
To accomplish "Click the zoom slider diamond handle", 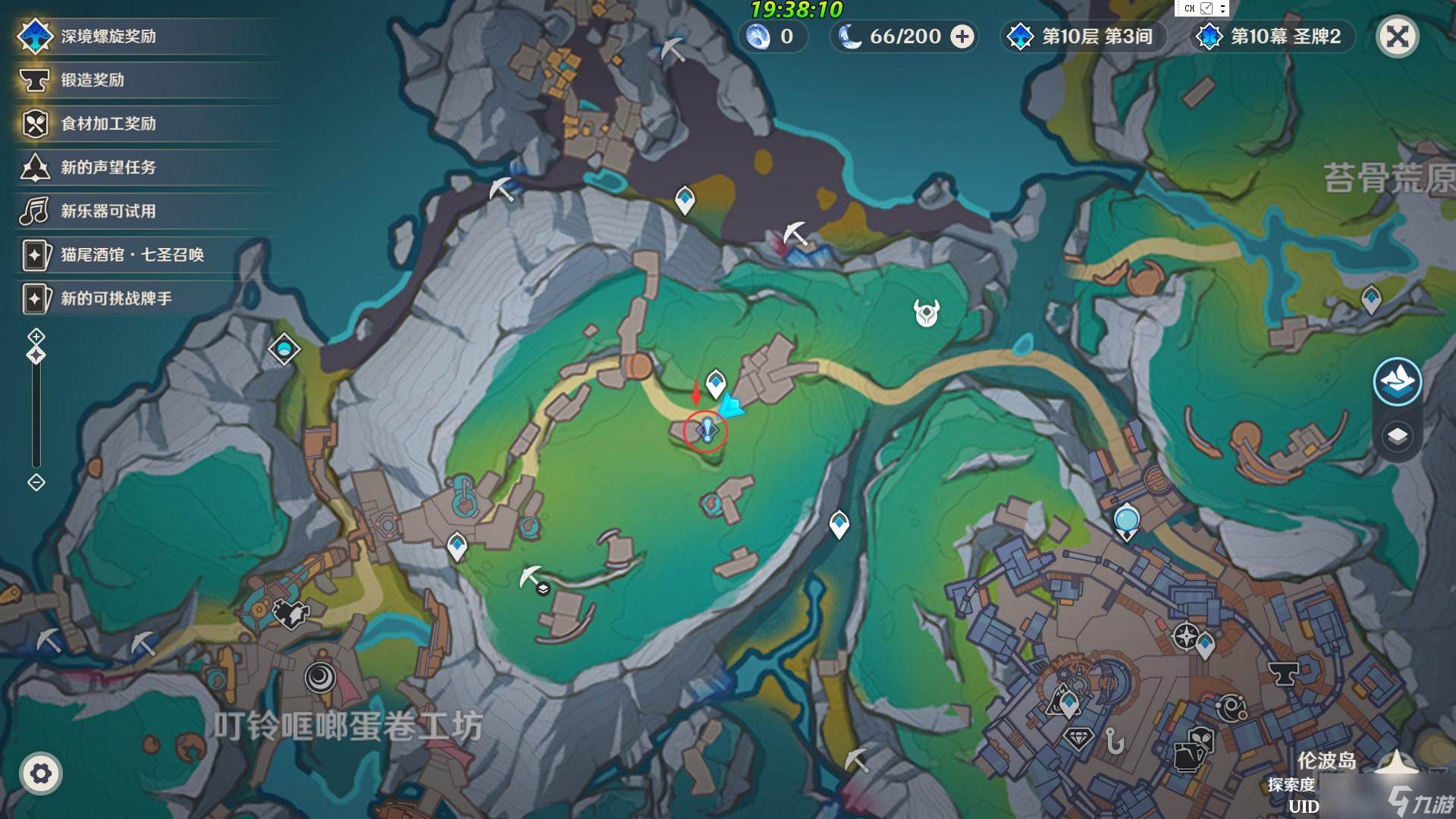I will (x=36, y=355).
